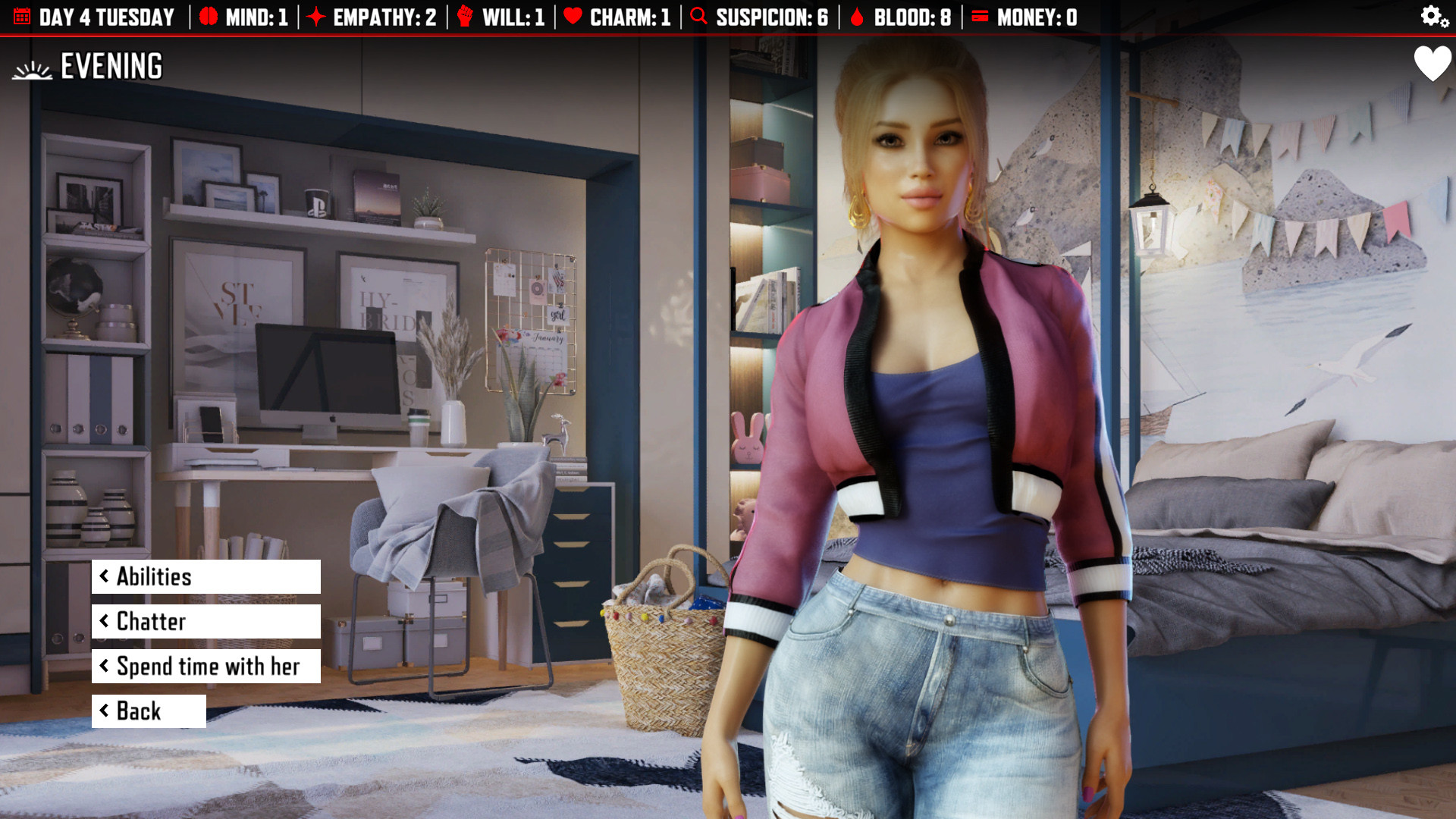The height and width of the screenshot is (819, 1456).
Task: Select the brain icon for MIND stat
Action: [x=209, y=17]
